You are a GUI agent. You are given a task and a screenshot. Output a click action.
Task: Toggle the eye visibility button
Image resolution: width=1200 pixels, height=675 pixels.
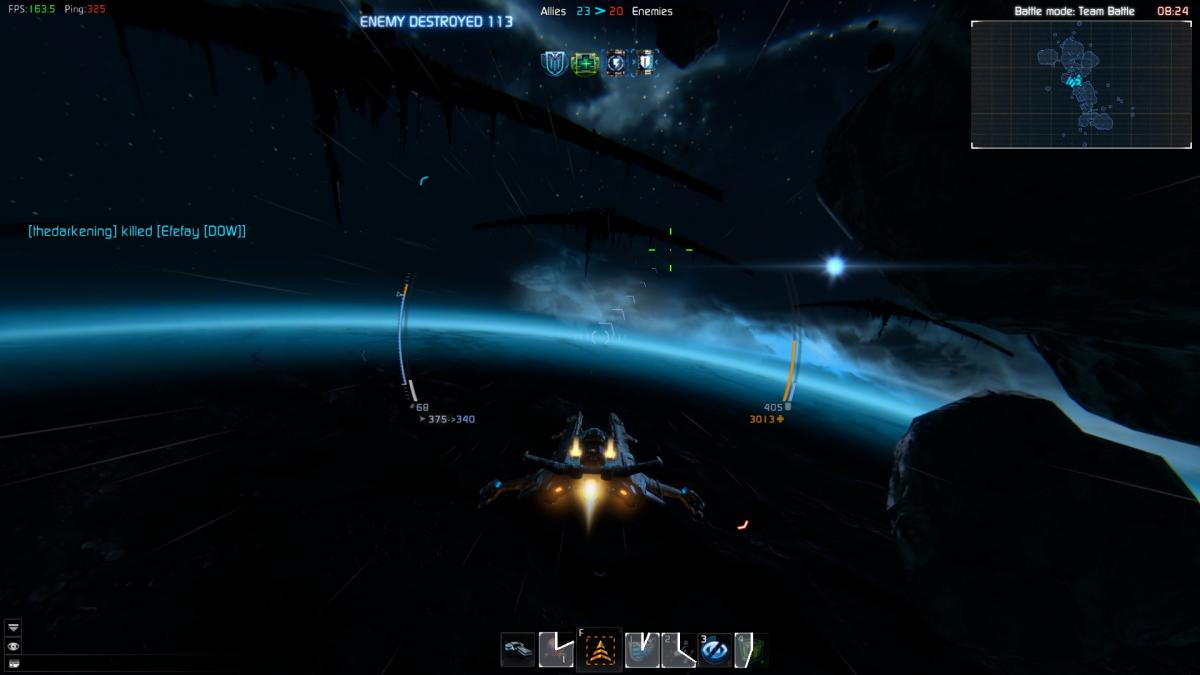click(13, 646)
